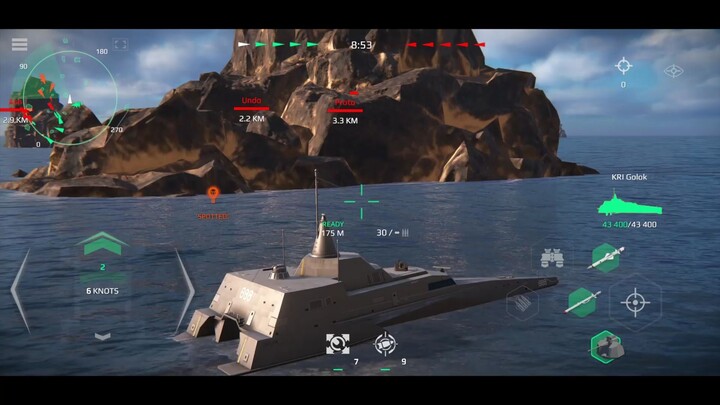
Task: Select the lower green missile weapon
Action: pos(581,301)
